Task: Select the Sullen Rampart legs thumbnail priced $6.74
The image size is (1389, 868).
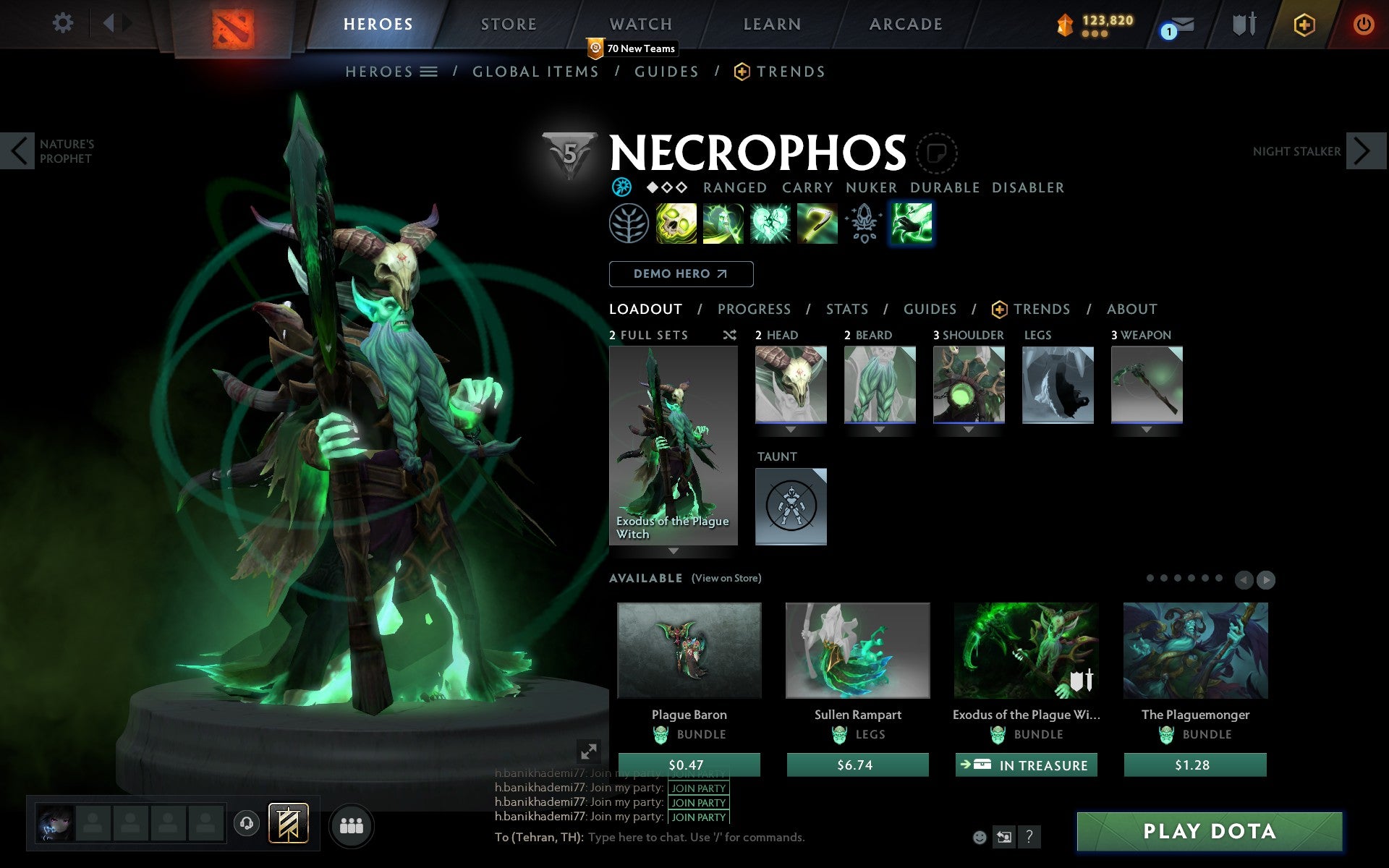Action: coord(857,651)
